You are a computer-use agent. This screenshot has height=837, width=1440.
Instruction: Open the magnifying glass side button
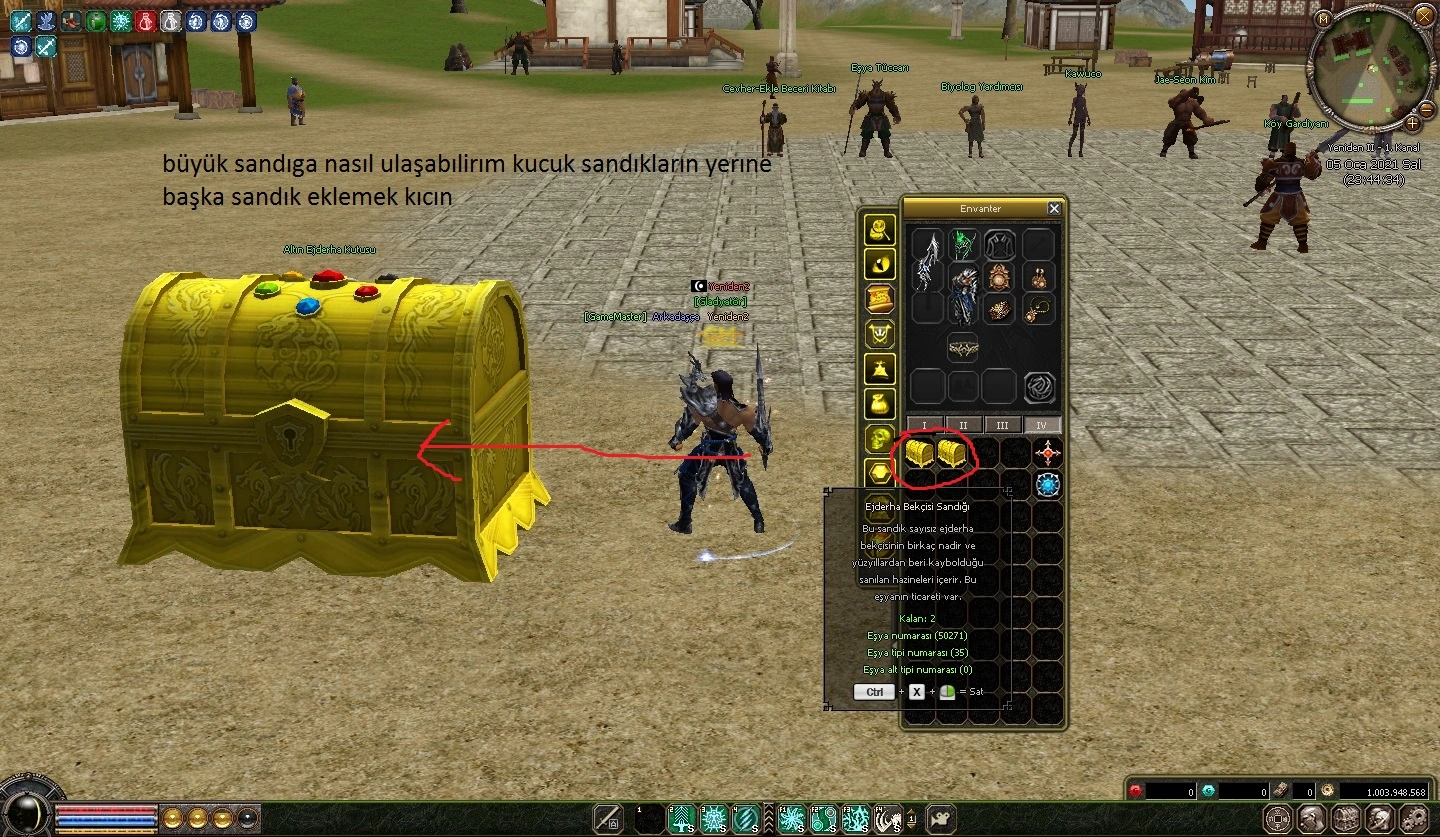(880, 230)
